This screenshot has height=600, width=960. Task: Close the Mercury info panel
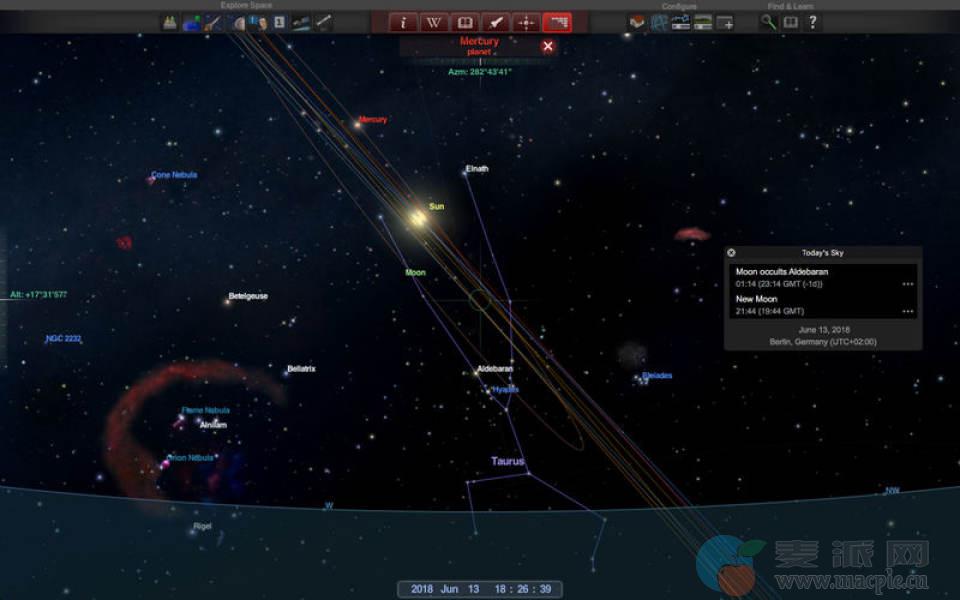pos(548,45)
